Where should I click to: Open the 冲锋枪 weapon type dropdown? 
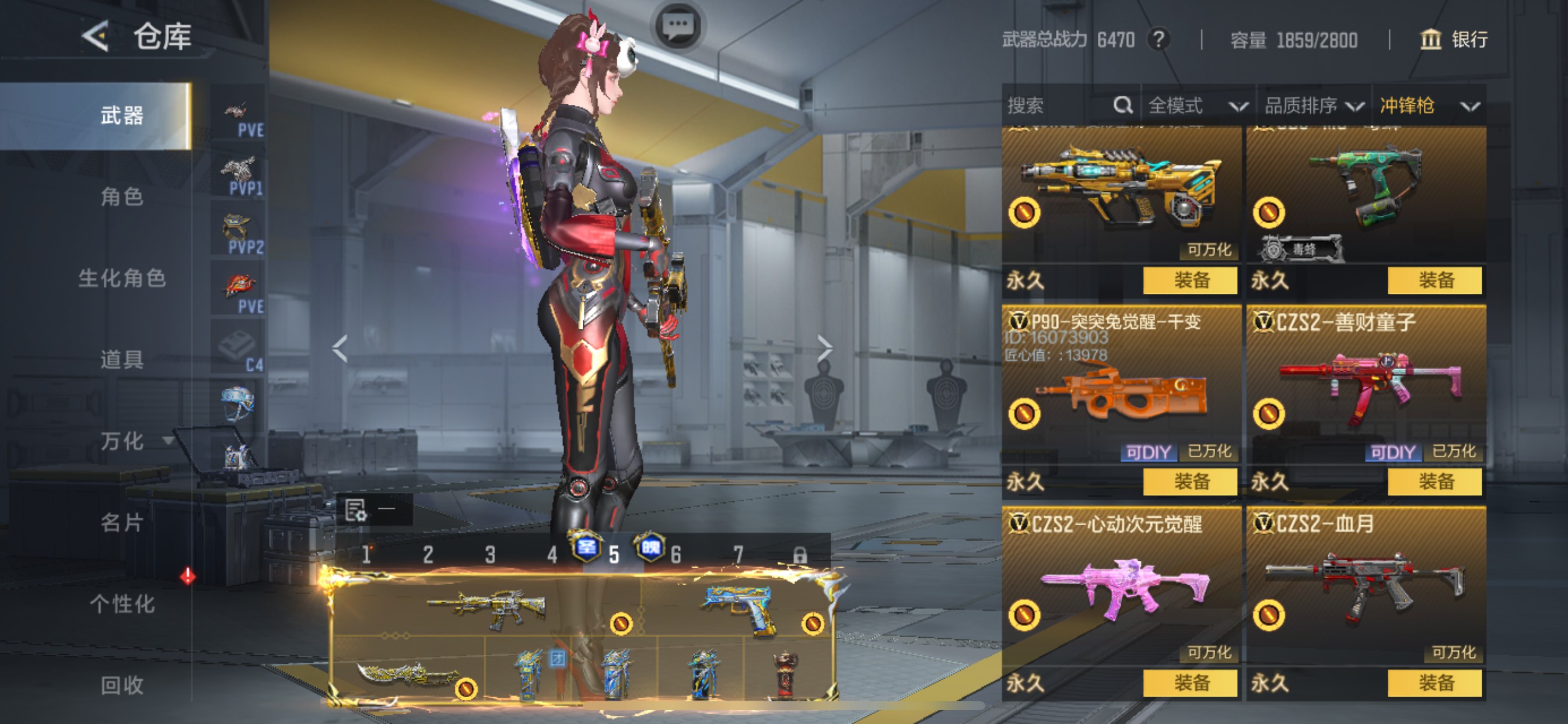1428,106
